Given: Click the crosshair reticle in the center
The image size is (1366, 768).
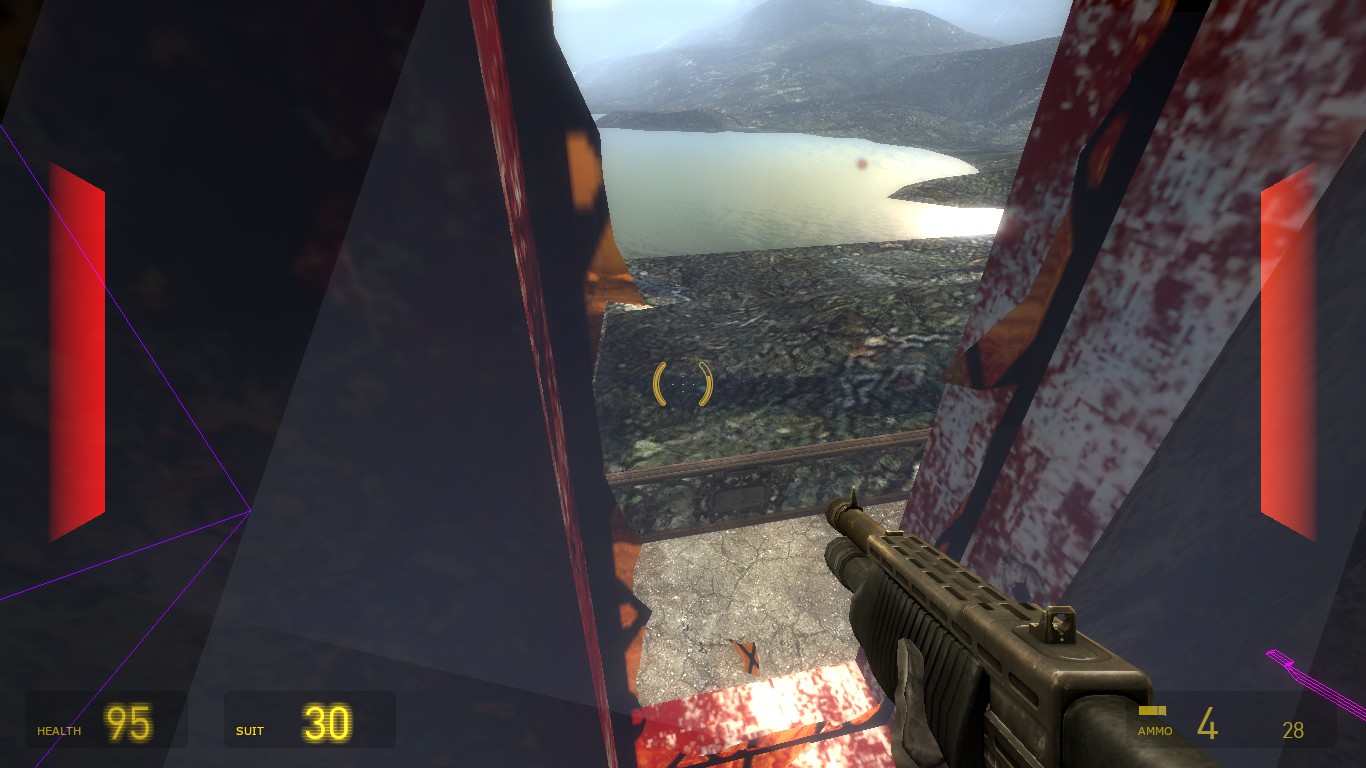Looking at the screenshot, I should click(684, 384).
